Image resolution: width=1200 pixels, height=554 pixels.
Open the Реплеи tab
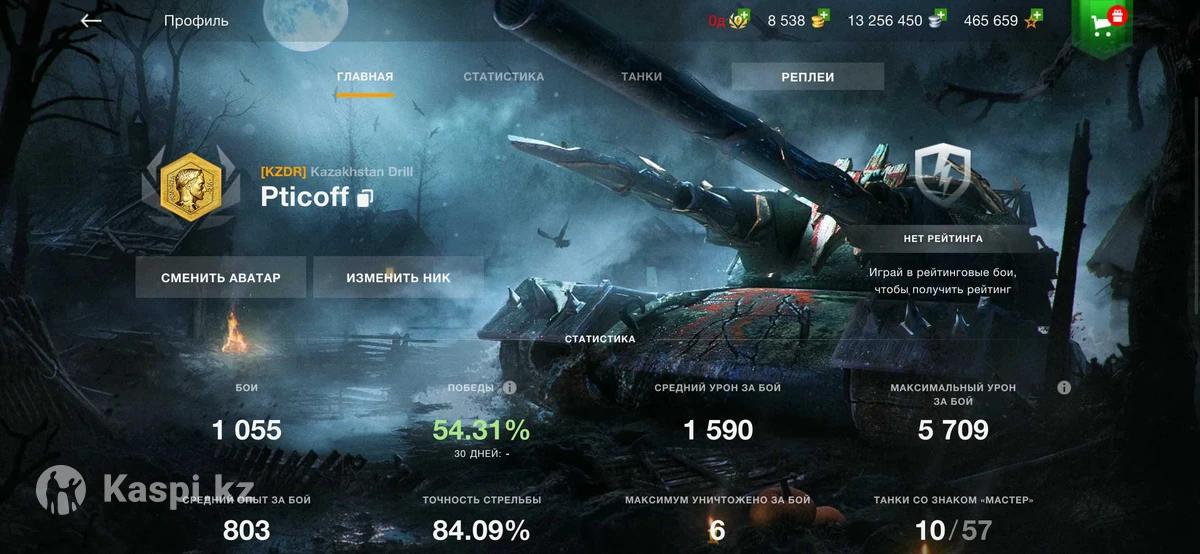807,77
